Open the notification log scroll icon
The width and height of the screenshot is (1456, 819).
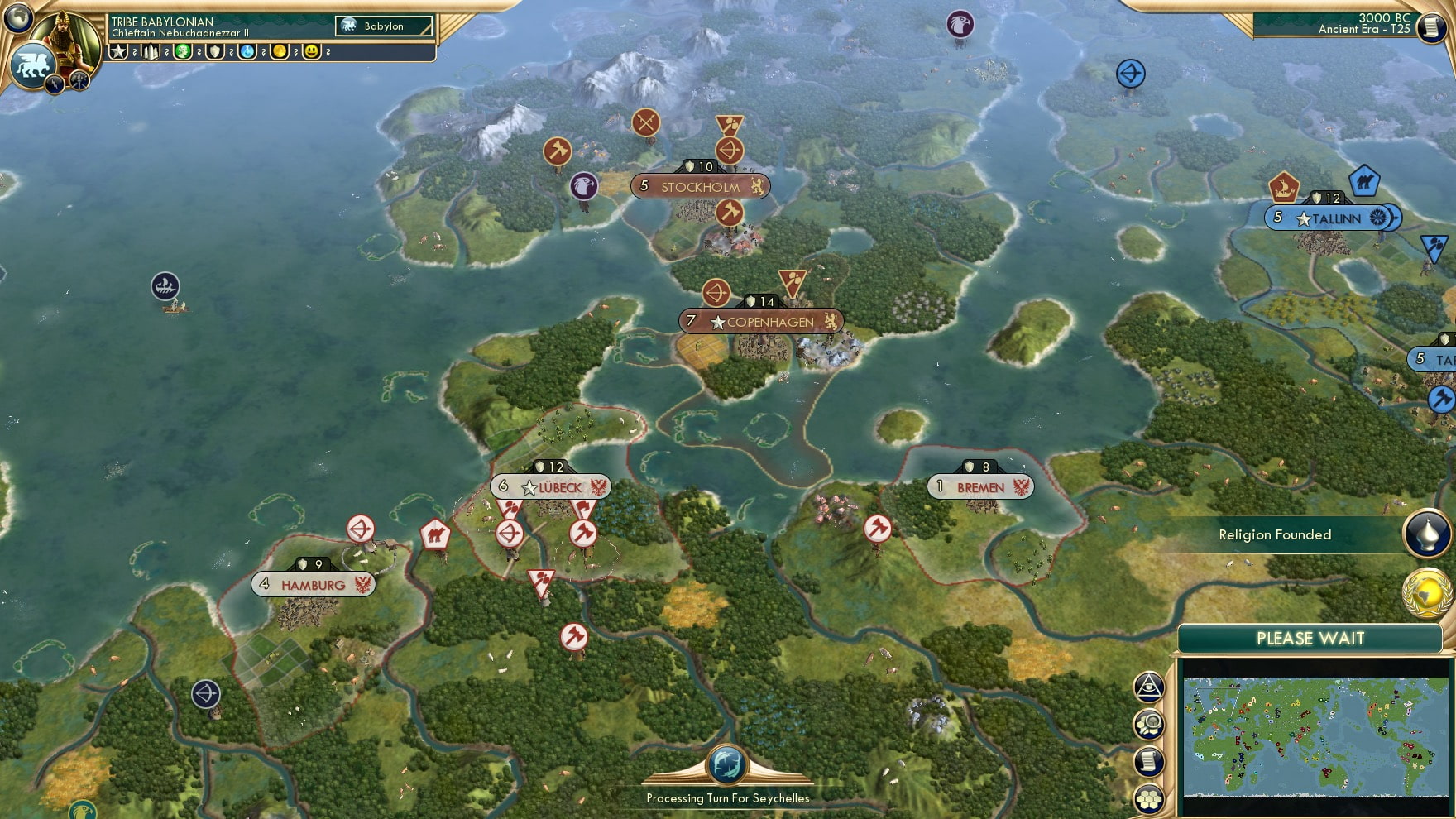1148,759
